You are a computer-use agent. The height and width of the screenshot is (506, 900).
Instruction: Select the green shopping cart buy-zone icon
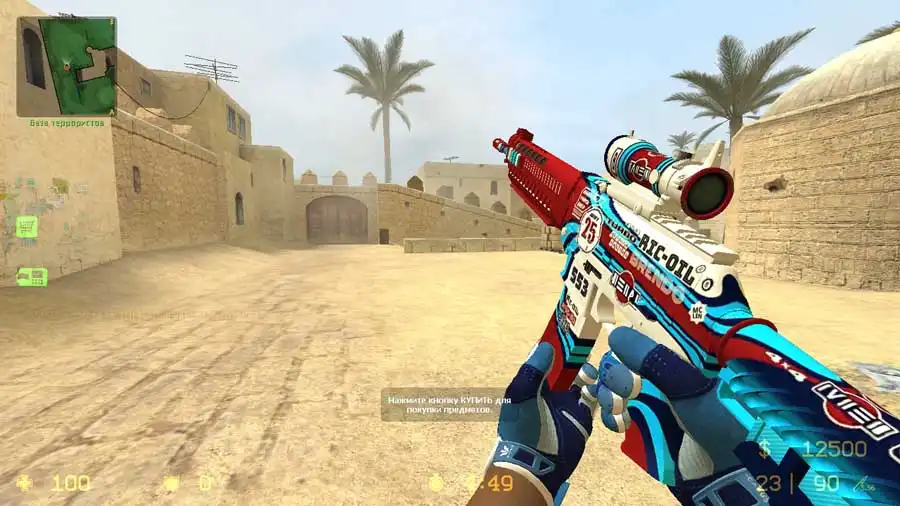click(27, 227)
